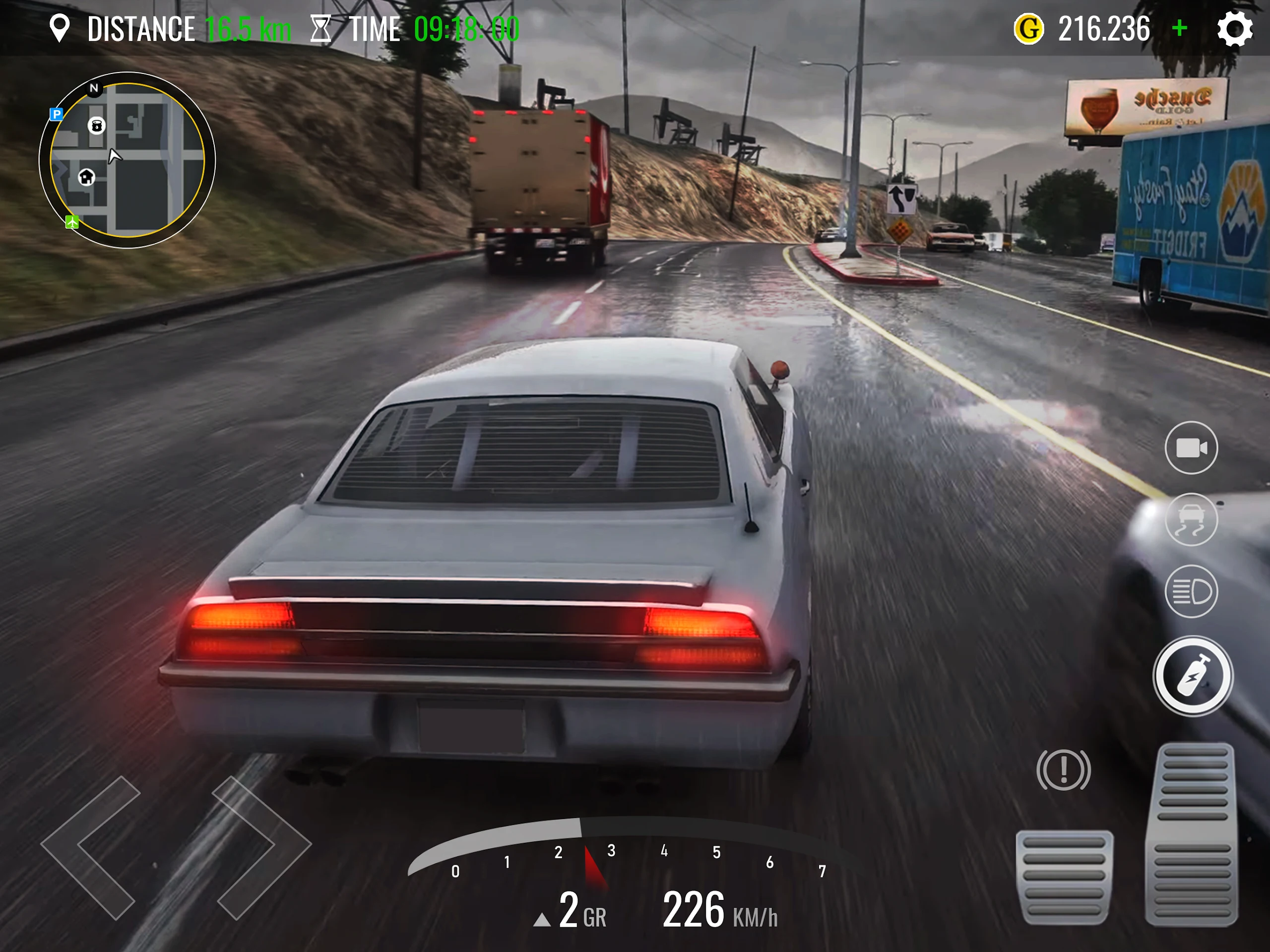The height and width of the screenshot is (952, 1270).
Task: Tap the brake pedal
Action: [x=1065, y=876]
